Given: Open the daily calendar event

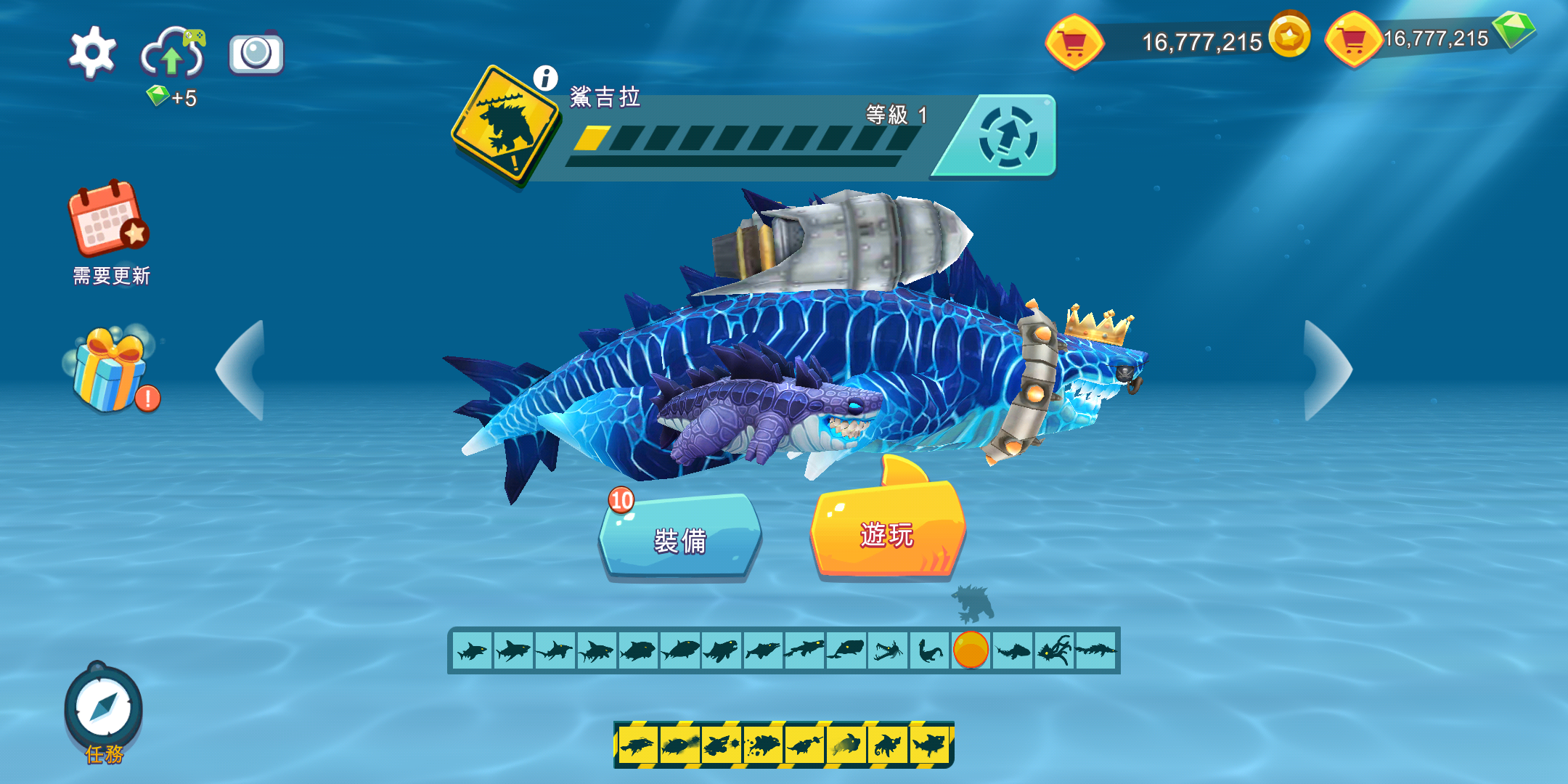Looking at the screenshot, I should point(108,219).
